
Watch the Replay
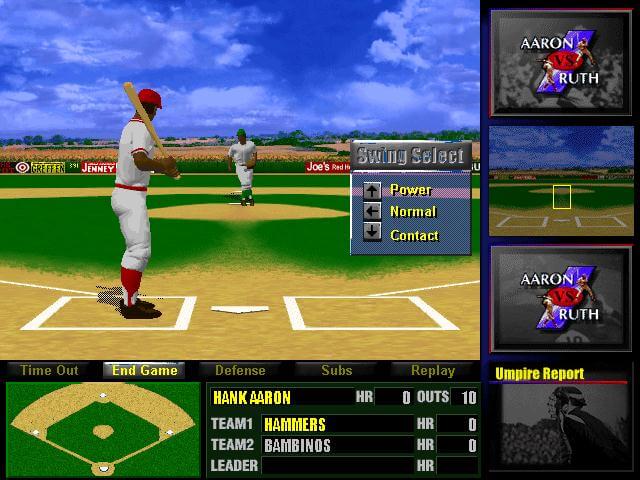[432, 370]
